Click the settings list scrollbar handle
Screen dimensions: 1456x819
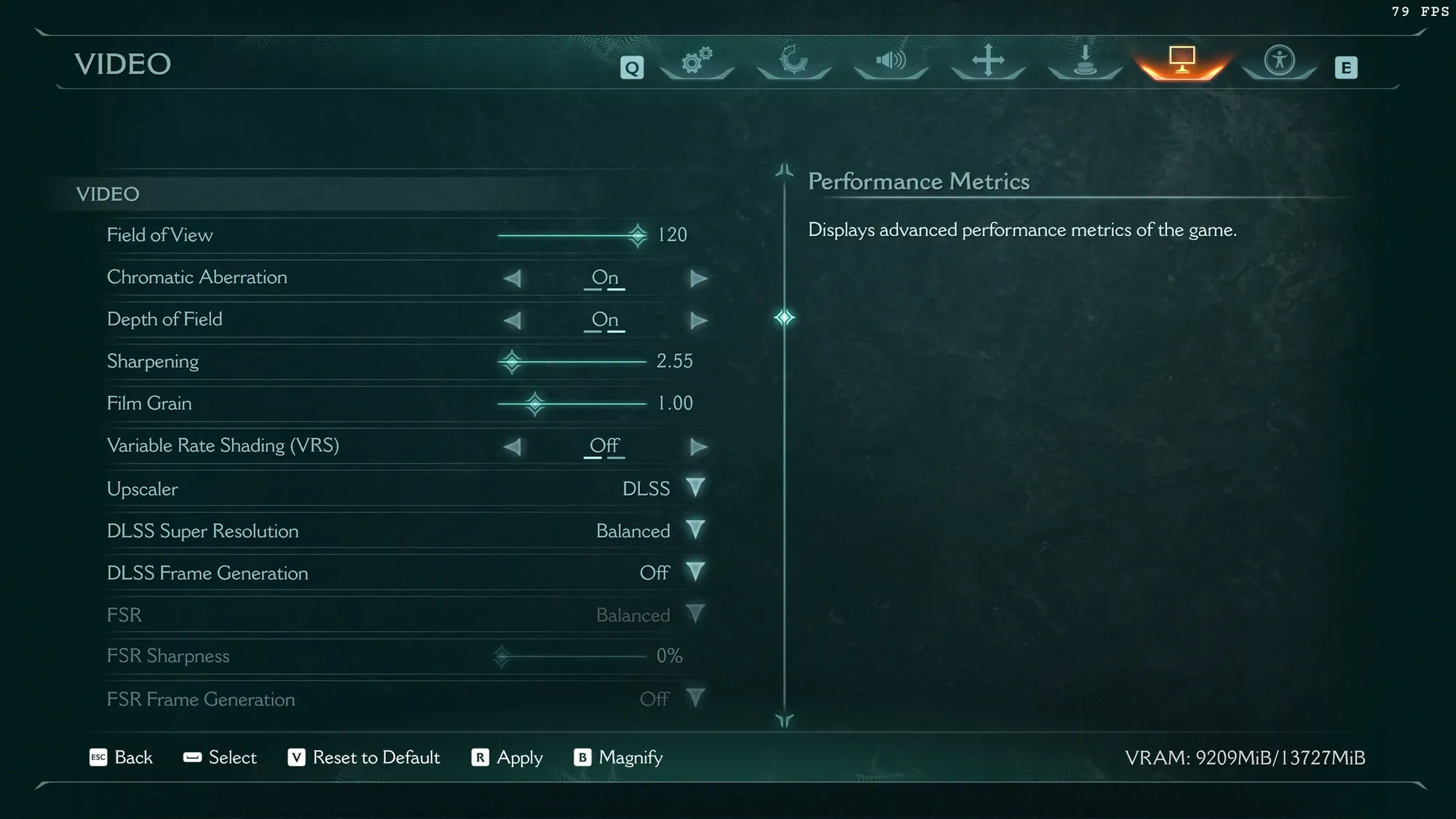coord(784,317)
